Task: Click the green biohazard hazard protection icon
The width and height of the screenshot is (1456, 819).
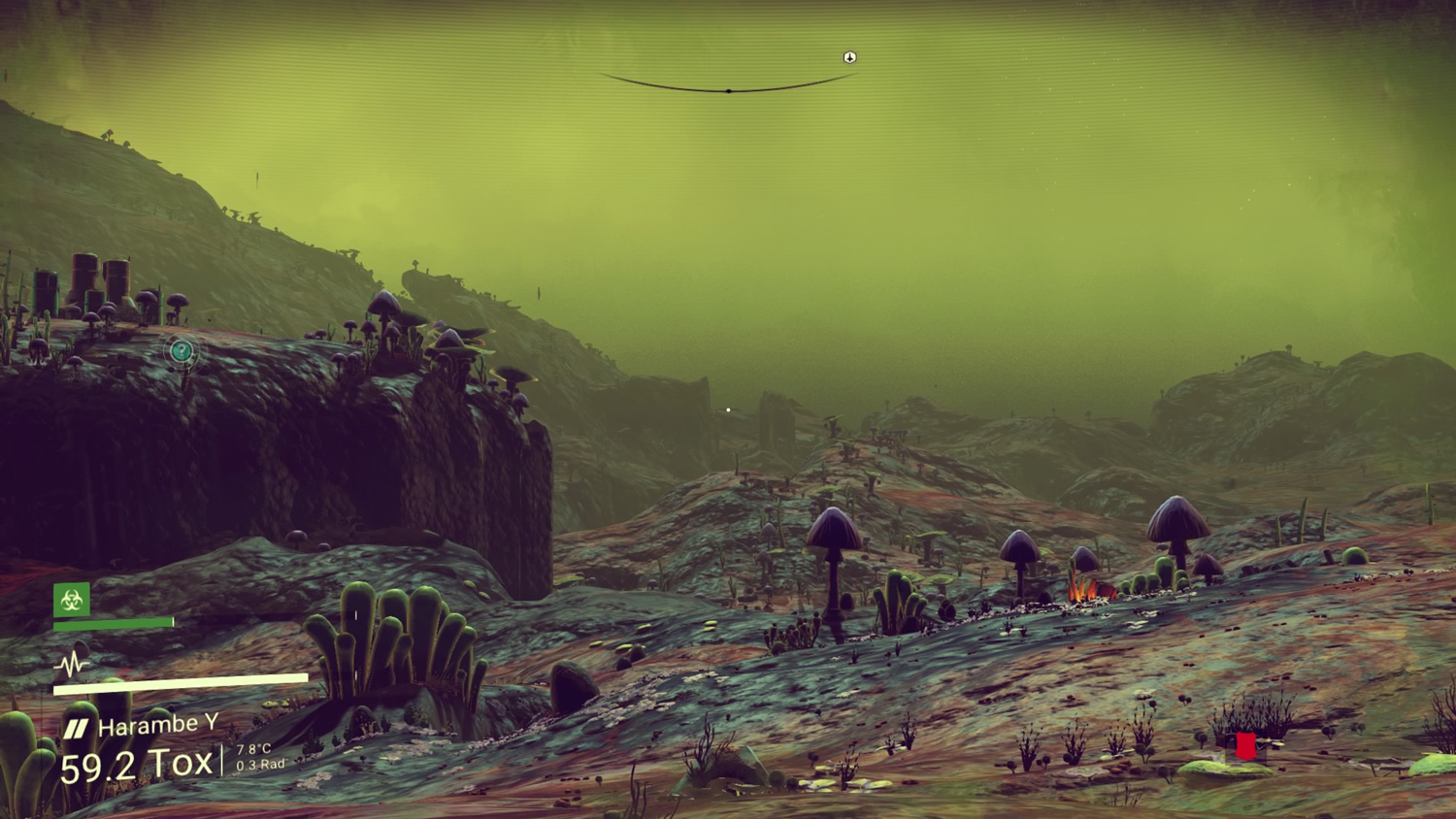Action: coord(72,600)
